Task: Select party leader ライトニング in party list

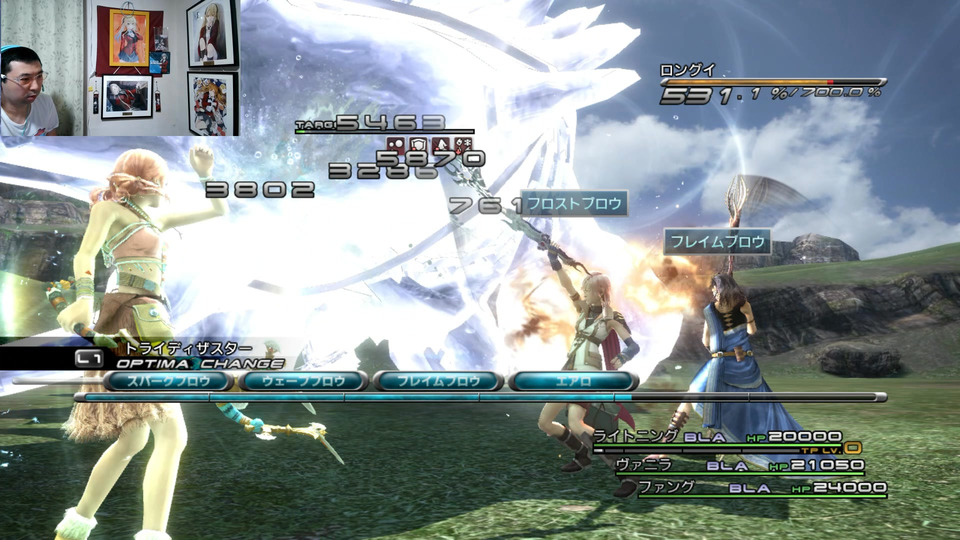Action: click(637, 436)
